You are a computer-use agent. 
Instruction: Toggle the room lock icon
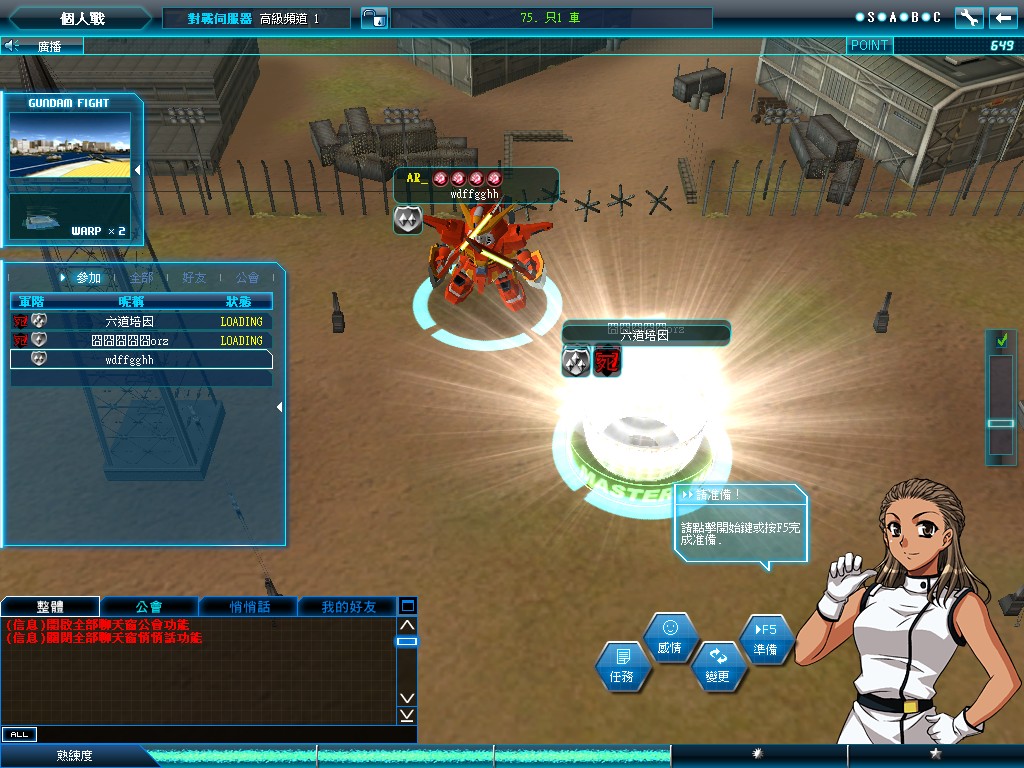[x=371, y=18]
